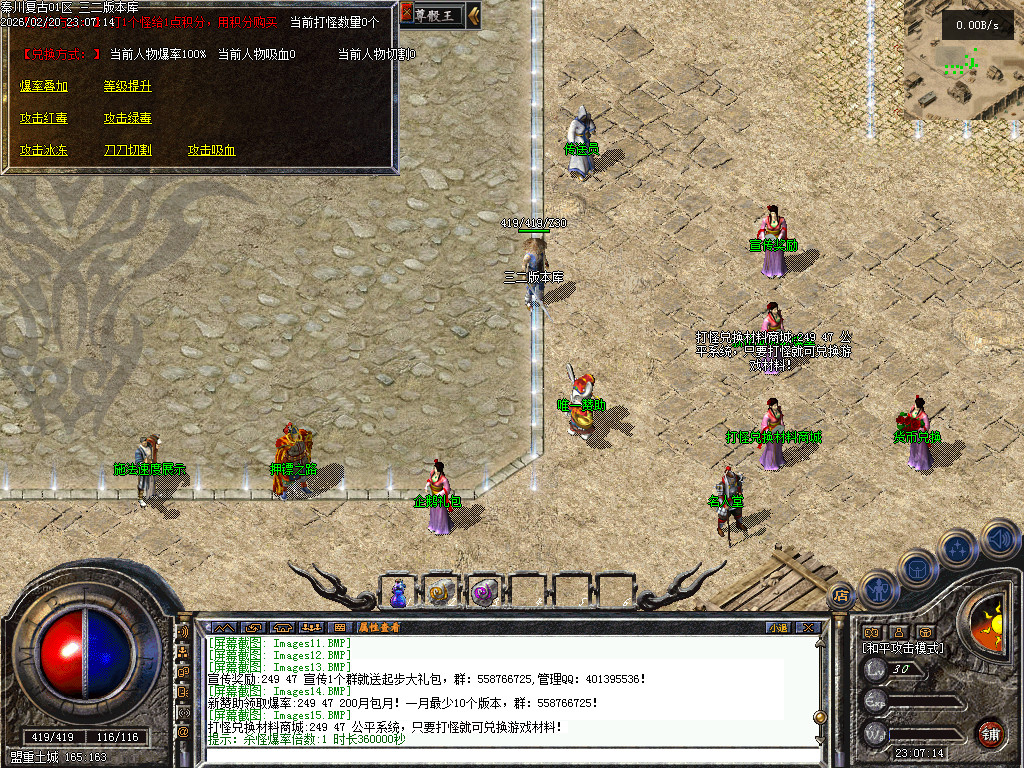Choose the 攻击冰冻 freeze attack link

click(44, 150)
